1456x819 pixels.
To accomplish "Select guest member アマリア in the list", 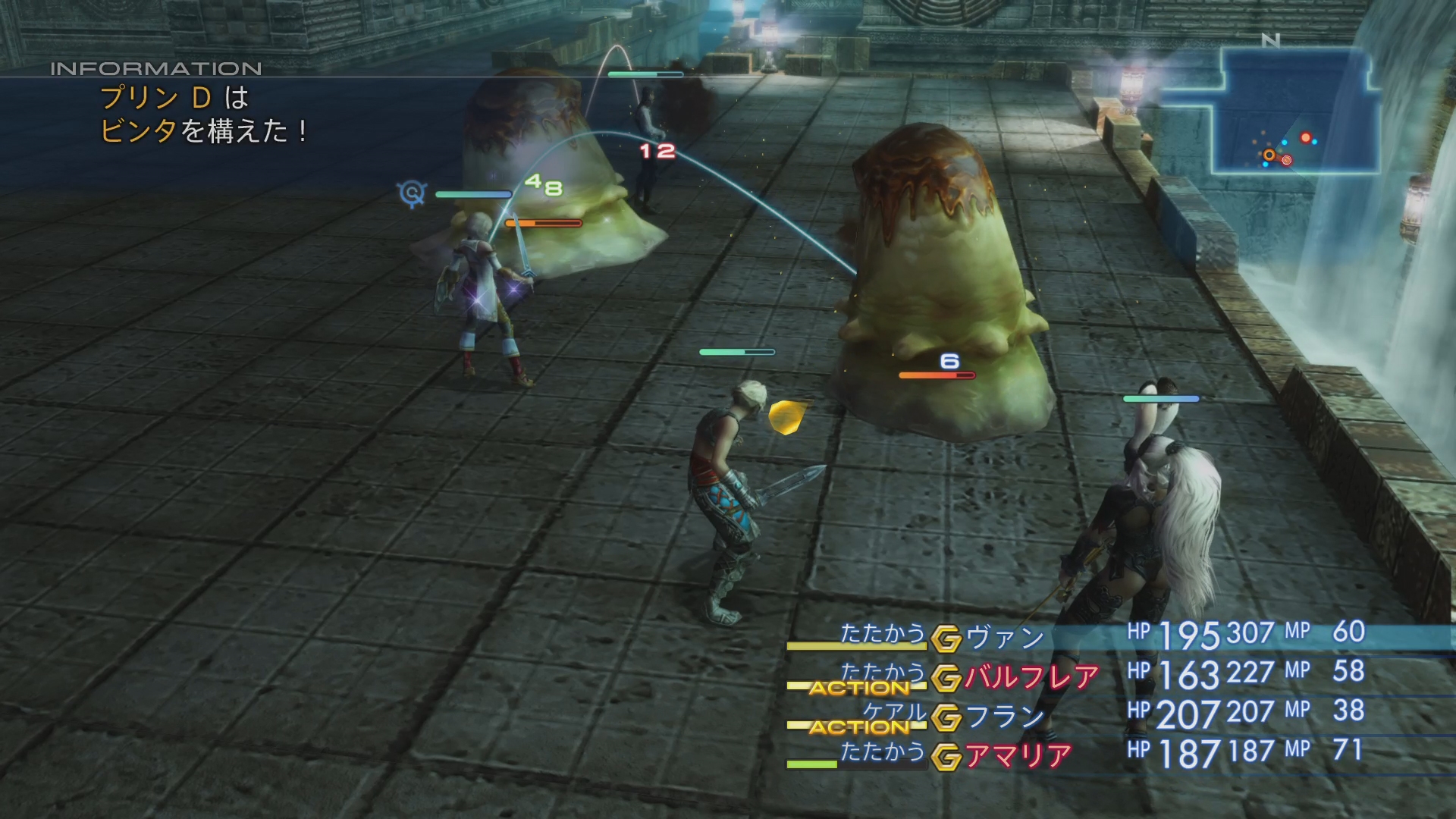I will click(x=1018, y=756).
